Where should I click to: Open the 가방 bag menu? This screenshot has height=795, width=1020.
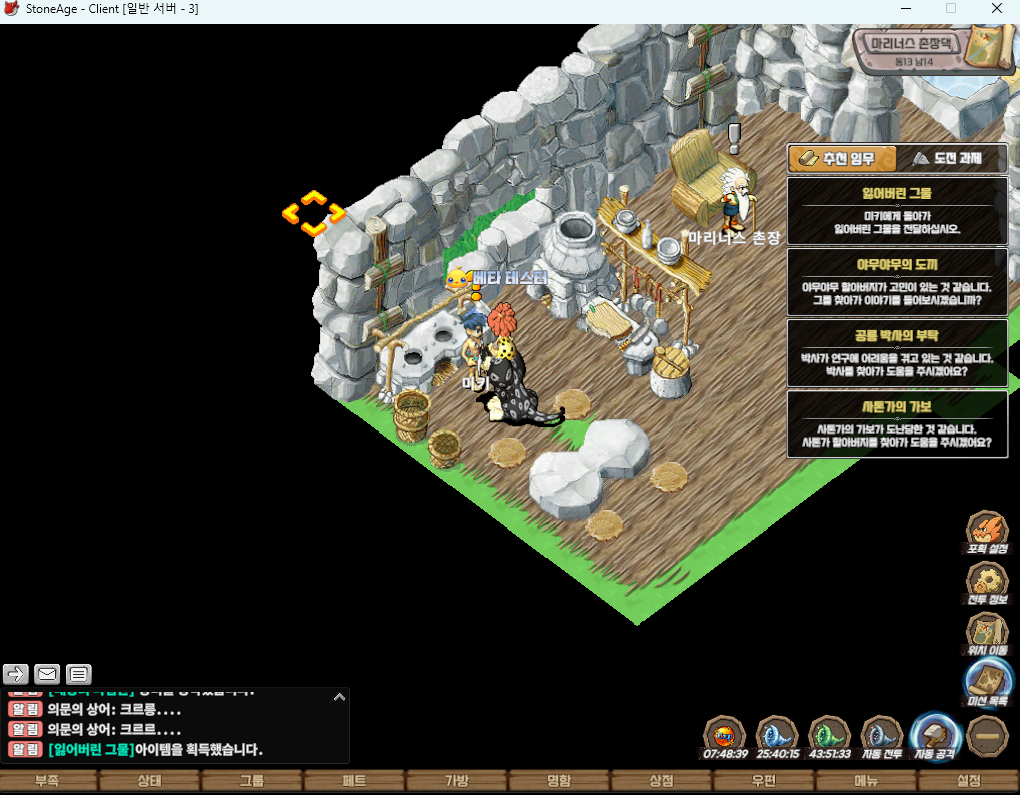point(457,781)
